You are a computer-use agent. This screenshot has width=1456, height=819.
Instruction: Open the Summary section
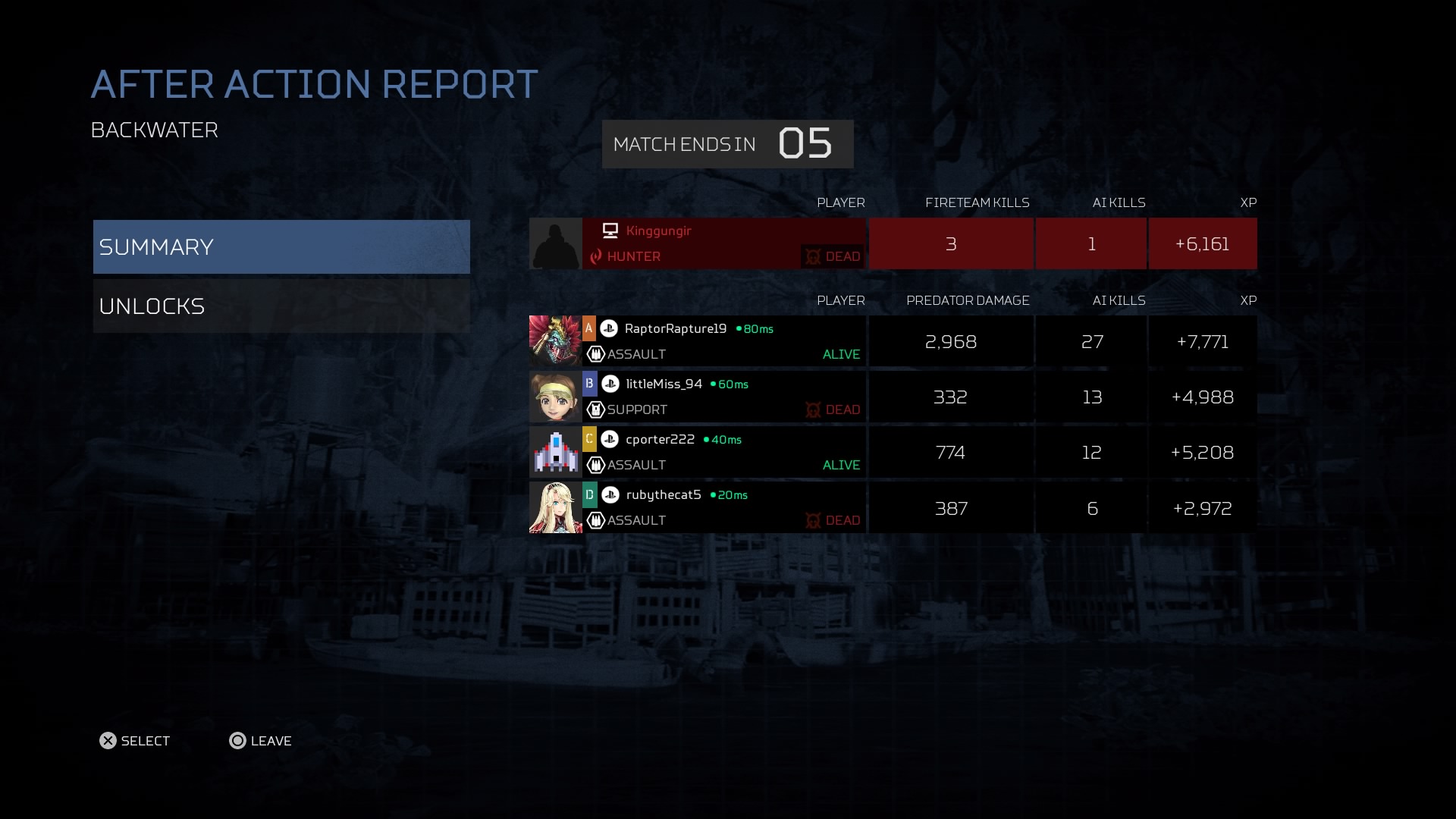281,246
